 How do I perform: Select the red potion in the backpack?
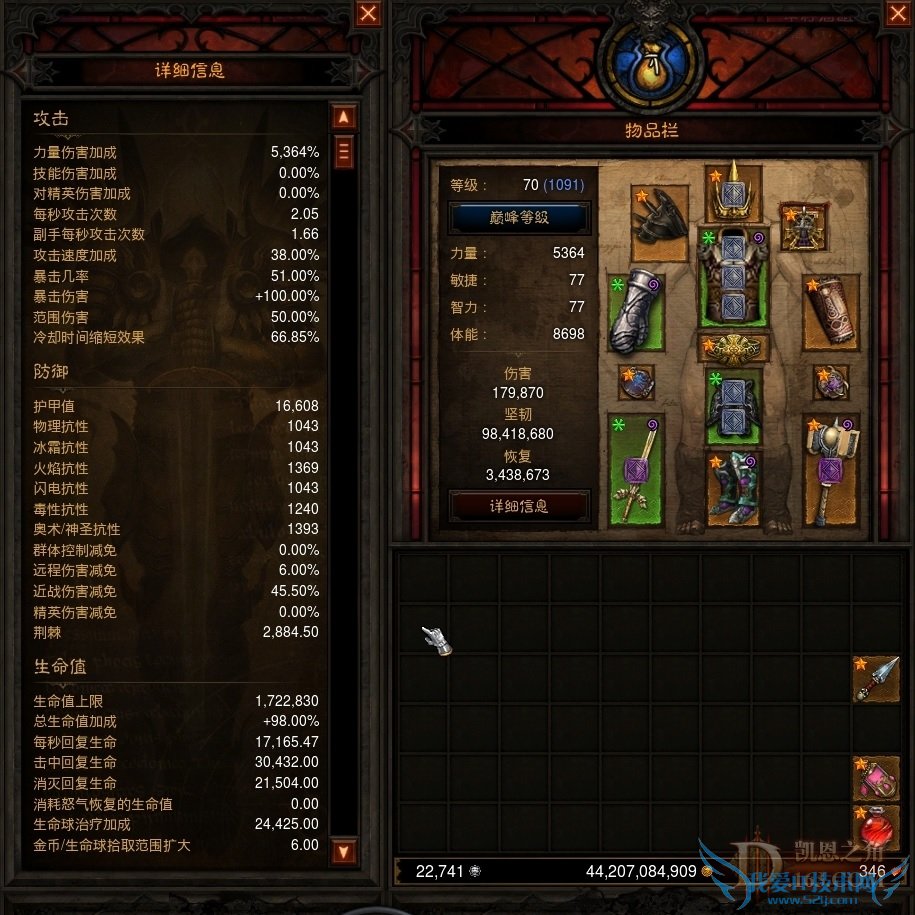click(x=876, y=828)
